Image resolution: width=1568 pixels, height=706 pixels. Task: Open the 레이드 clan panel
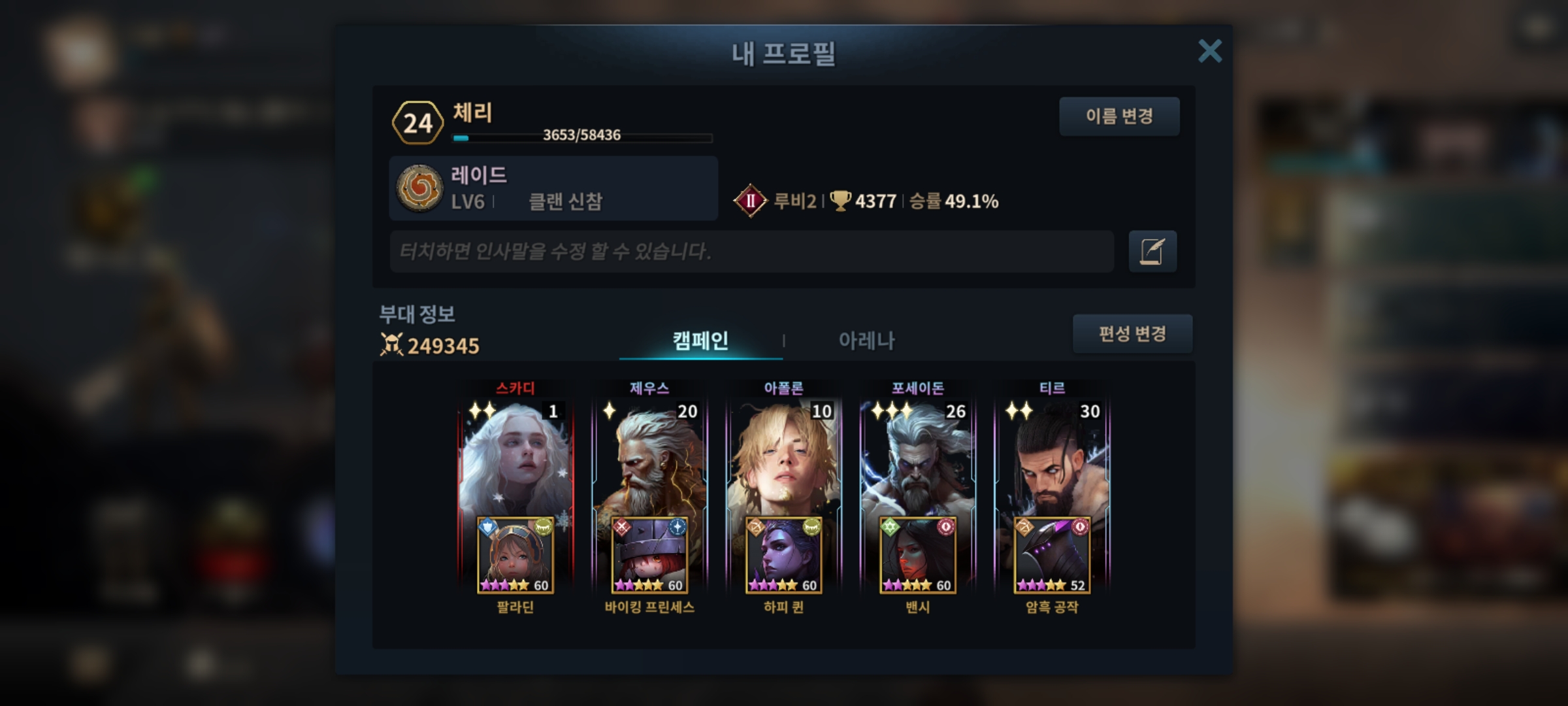pyautogui.click(x=553, y=188)
